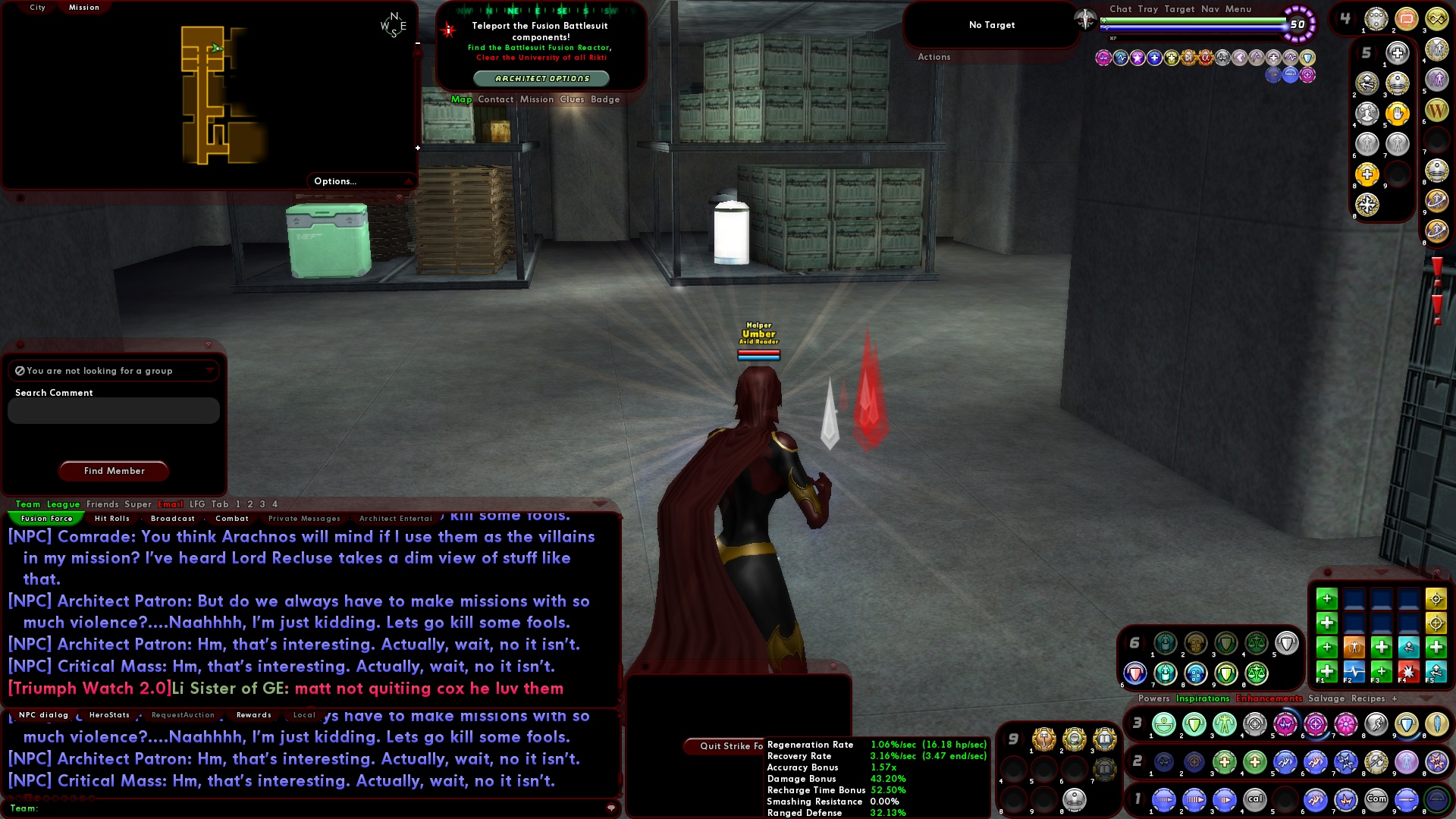The image size is (1456, 819).
Task: Click the Find Member button
Action: pyautogui.click(x=113, y=471)
